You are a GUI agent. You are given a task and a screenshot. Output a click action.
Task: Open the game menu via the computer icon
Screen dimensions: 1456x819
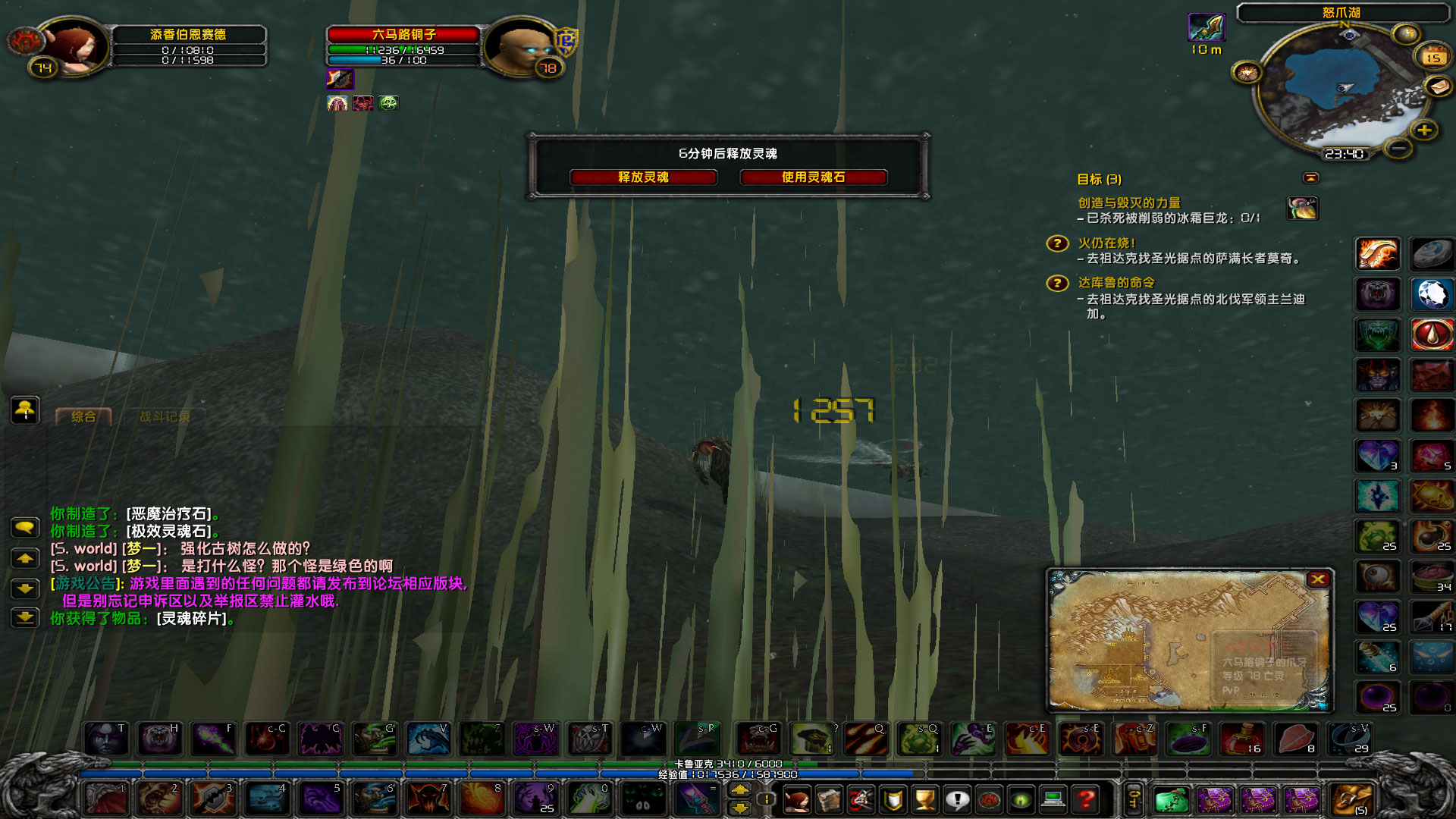1054,799
